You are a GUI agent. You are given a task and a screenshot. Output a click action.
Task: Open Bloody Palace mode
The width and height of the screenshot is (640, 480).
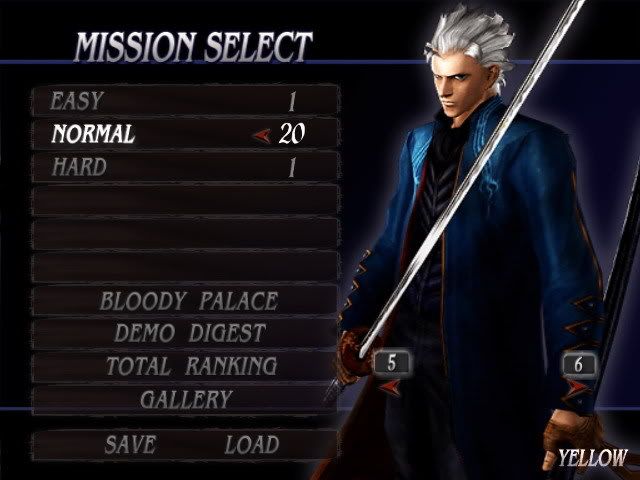(x=188, y=301)
